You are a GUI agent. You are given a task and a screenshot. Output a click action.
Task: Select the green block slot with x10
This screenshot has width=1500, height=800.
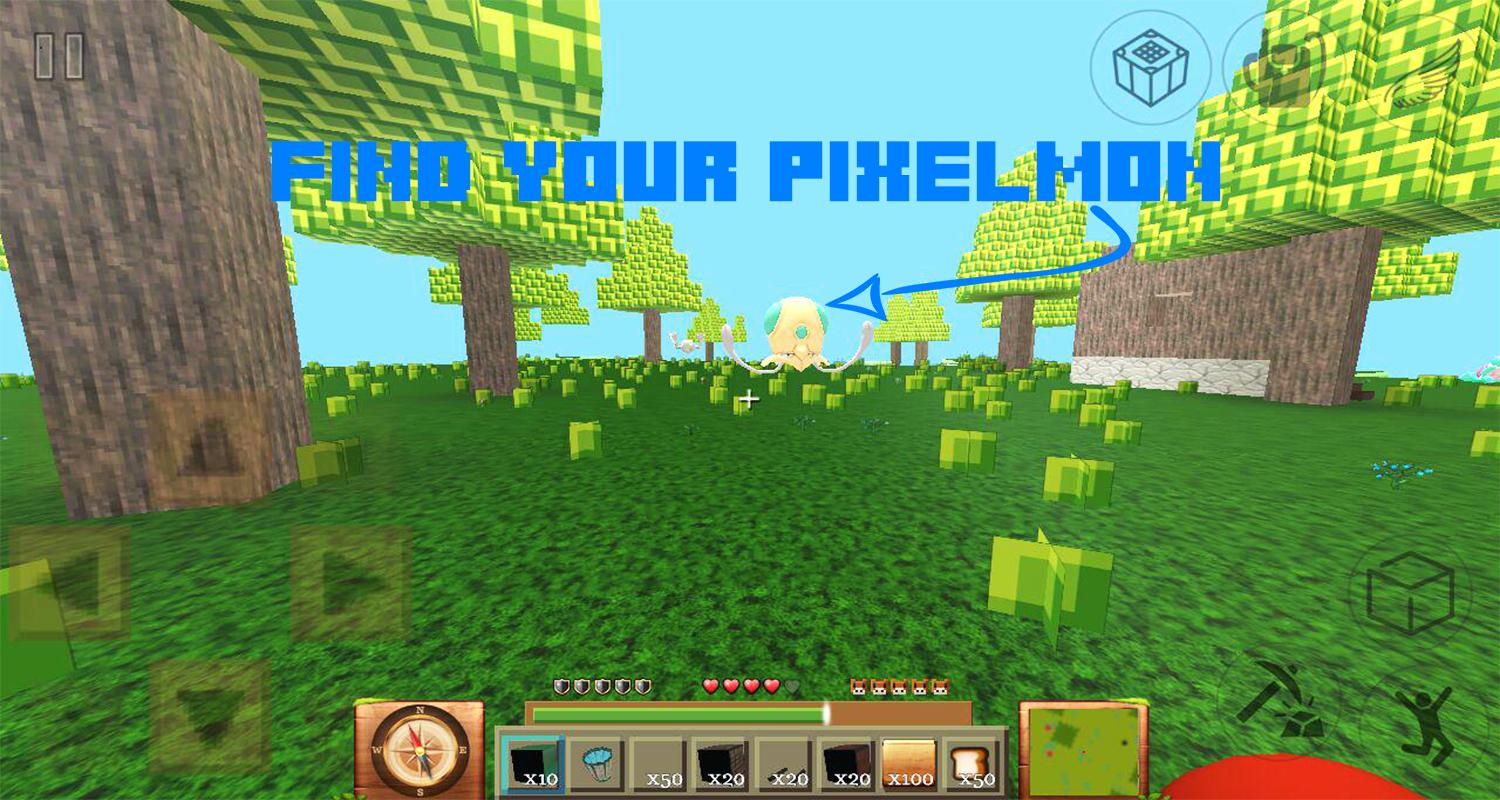tap(532, 762)
